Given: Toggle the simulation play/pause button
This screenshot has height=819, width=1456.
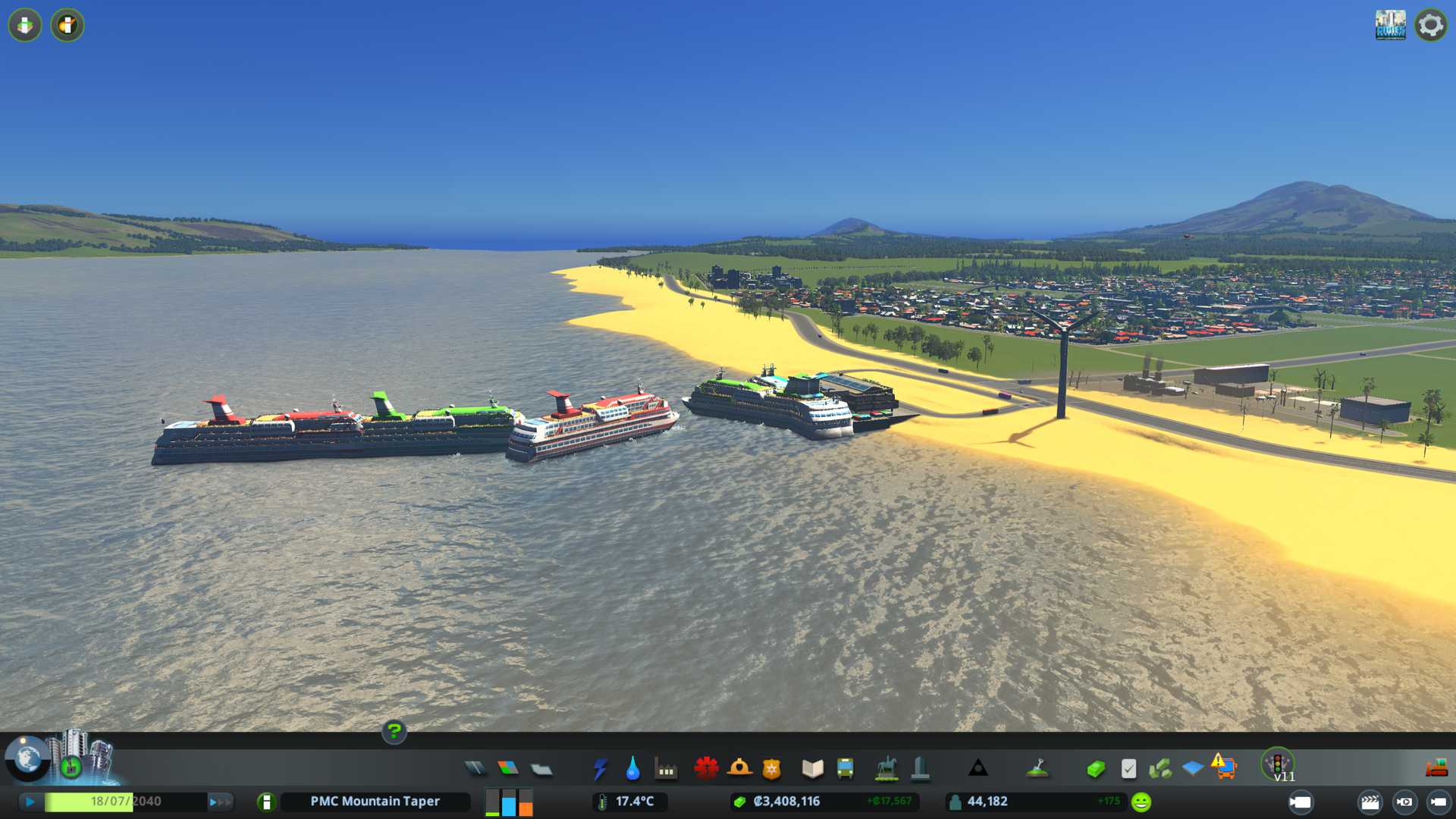Looking at the screenshot, I should coord(30,802).
